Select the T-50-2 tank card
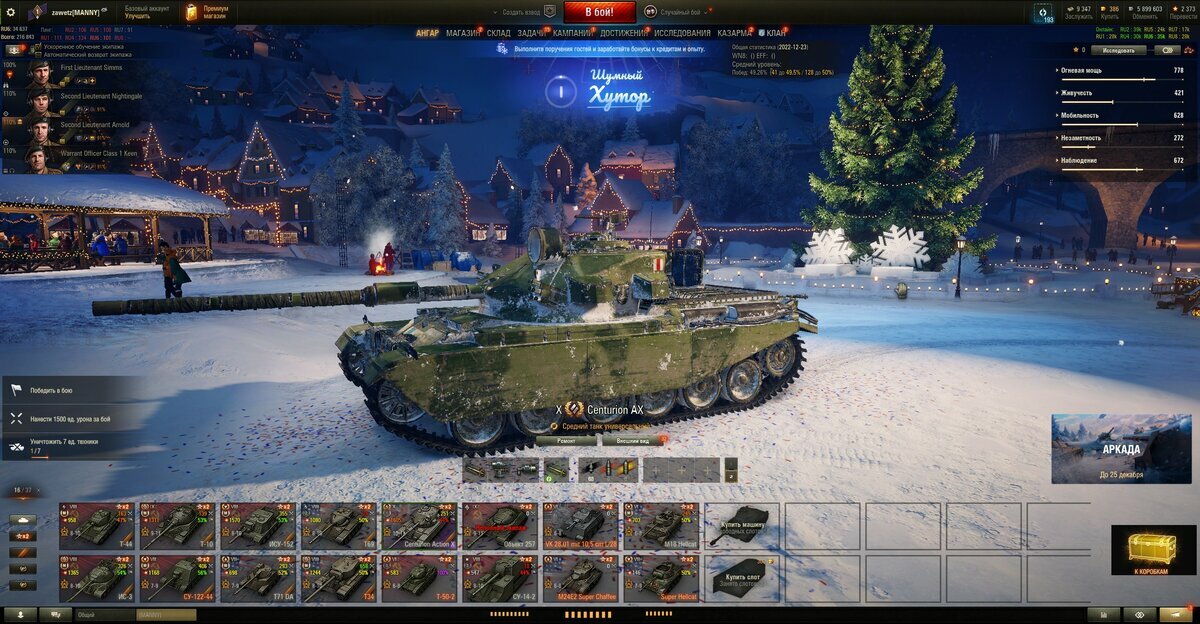Viewport: 1200px width, 624px height. pos(419,578)
